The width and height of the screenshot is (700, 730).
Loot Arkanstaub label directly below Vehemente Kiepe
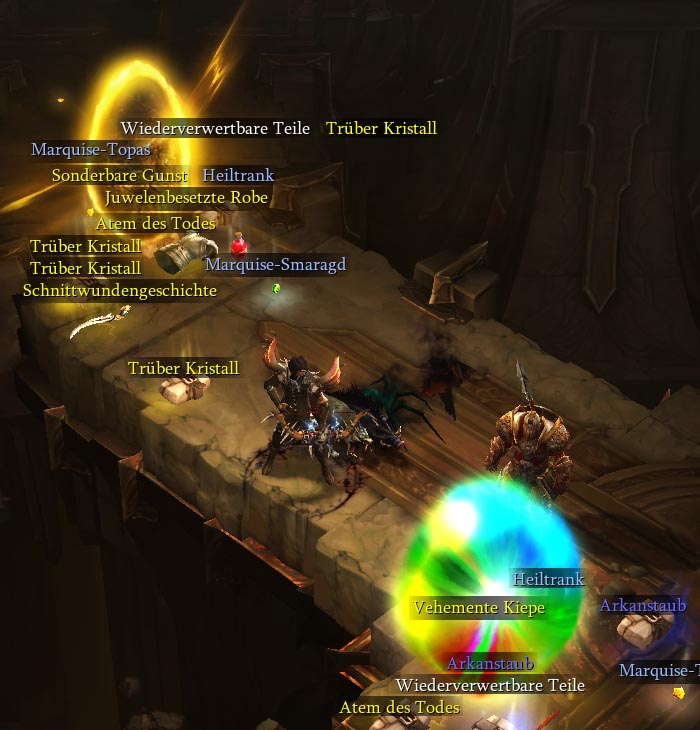pos(490,663)
